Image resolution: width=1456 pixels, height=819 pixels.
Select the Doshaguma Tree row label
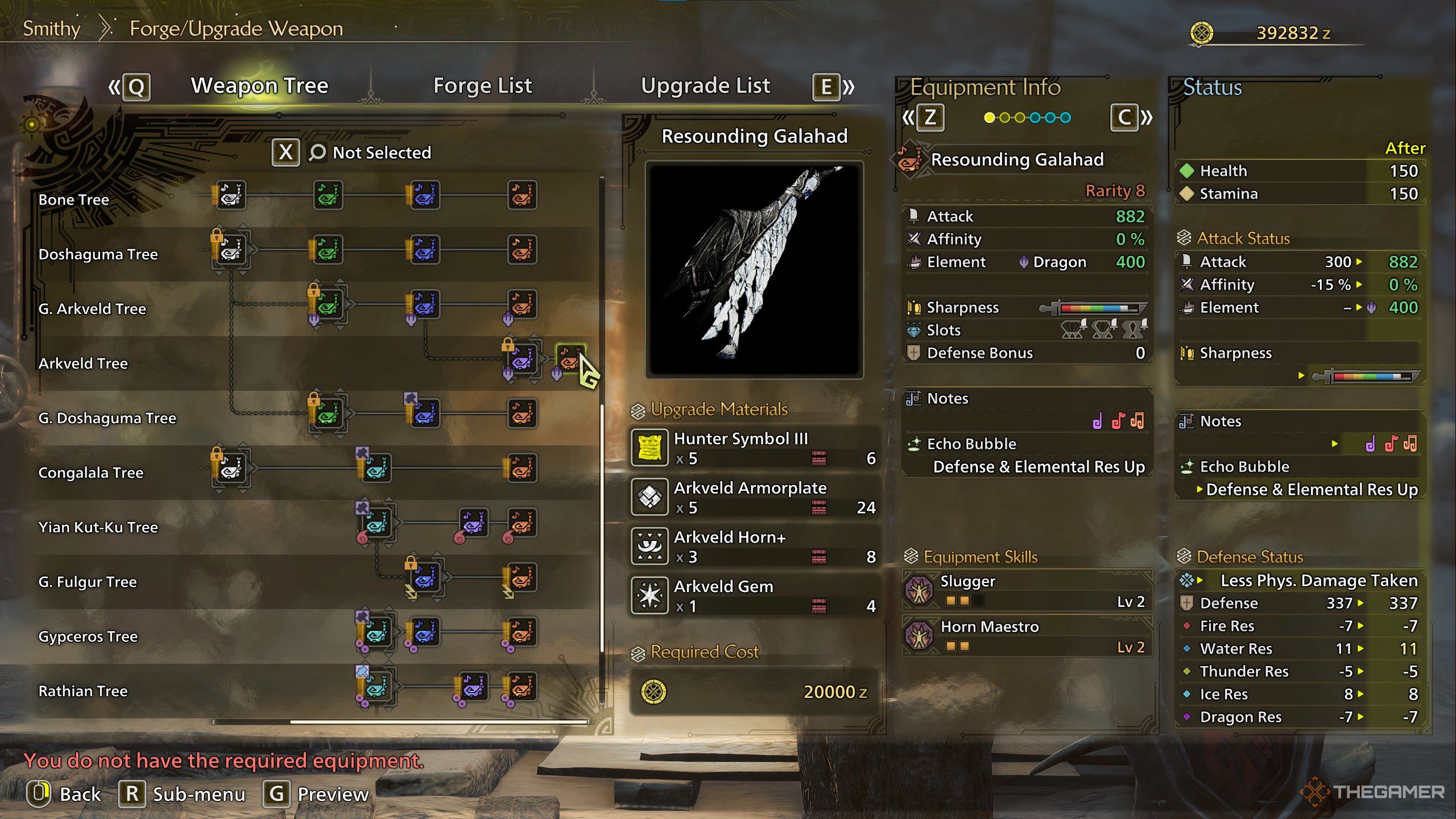click(98, 254)
